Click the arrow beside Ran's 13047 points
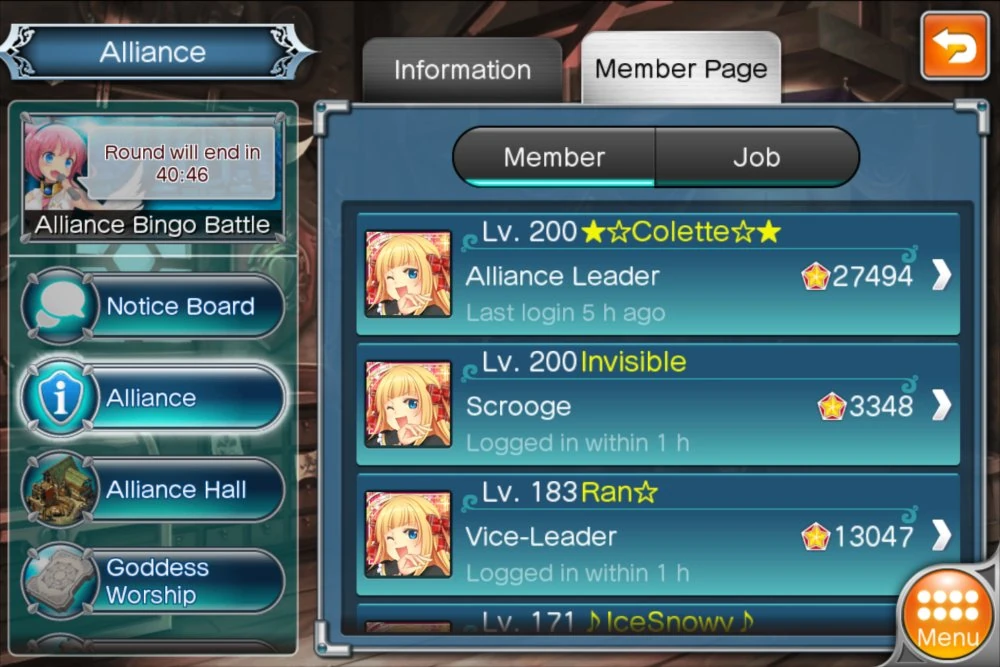Viewport: 1000px width, 667px height. [x=941, y=537]
